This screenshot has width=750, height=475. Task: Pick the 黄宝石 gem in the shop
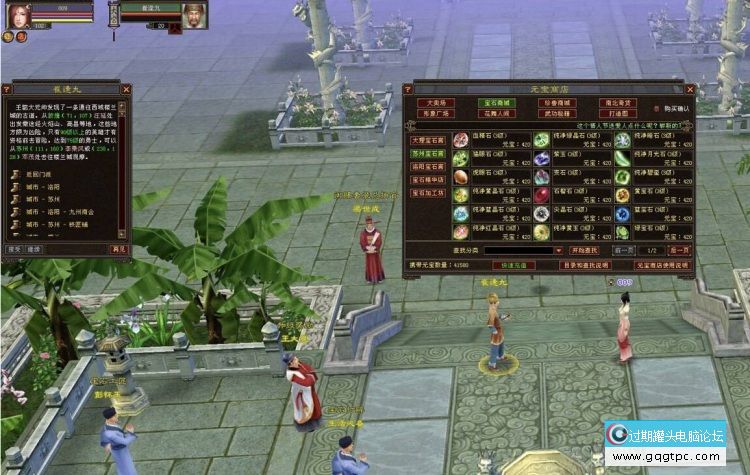622,194
